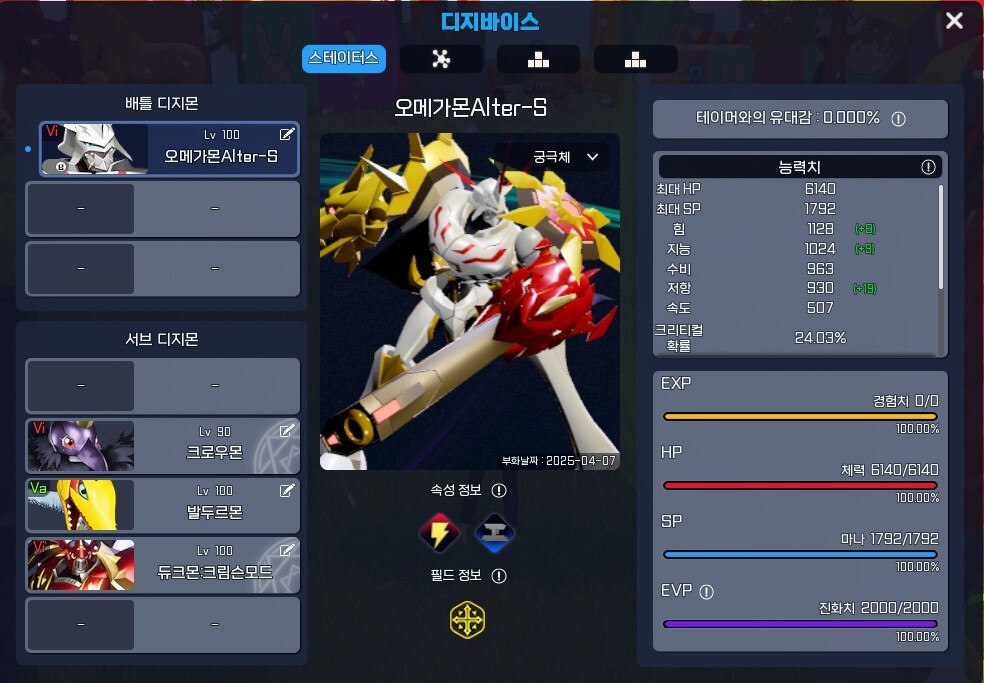Show the 능력치 info tooltip
The width and height of the screenshot is (984, 683).
[x=927, y=167]
